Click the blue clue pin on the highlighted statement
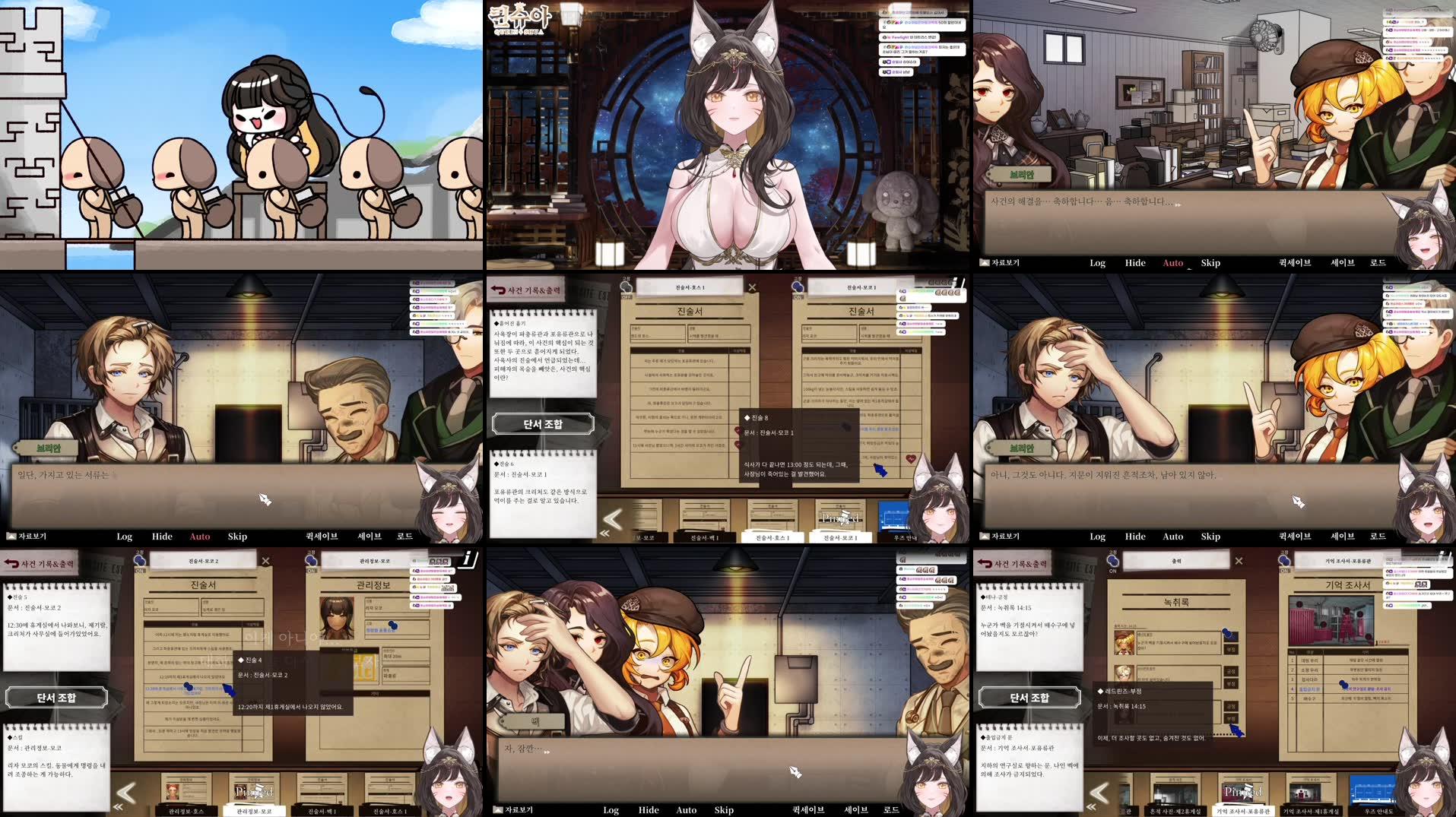The height and width of the screenshot is (817, 1456). (187, 686)
